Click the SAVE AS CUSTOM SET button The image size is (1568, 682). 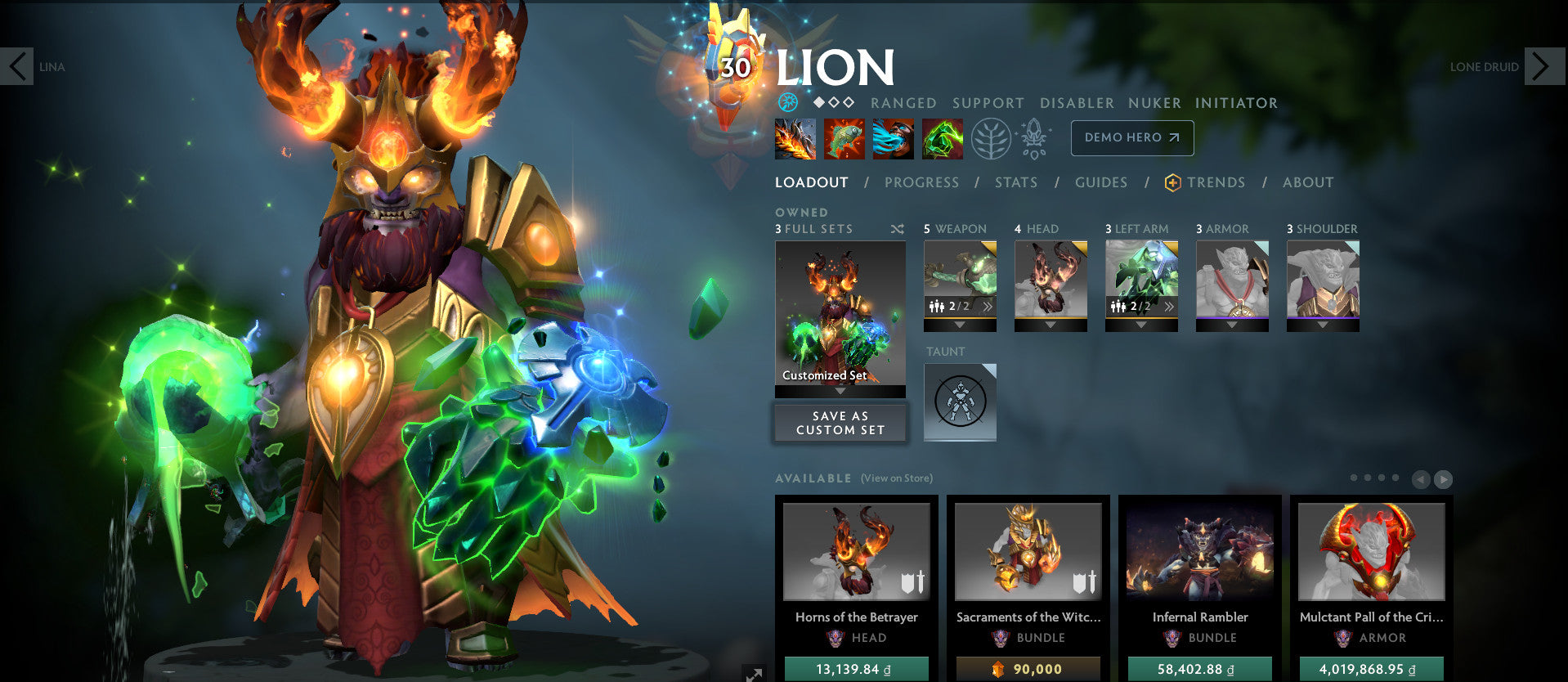[x=840, y=423]
